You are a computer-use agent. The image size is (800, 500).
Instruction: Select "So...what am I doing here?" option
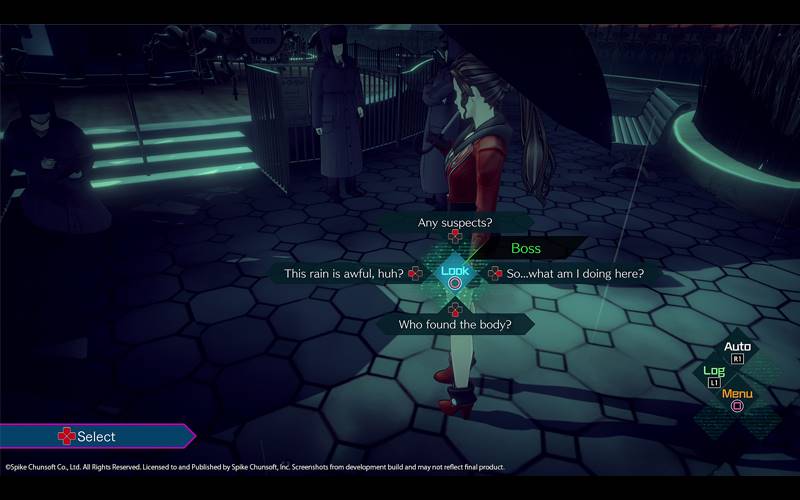[575, 273]
